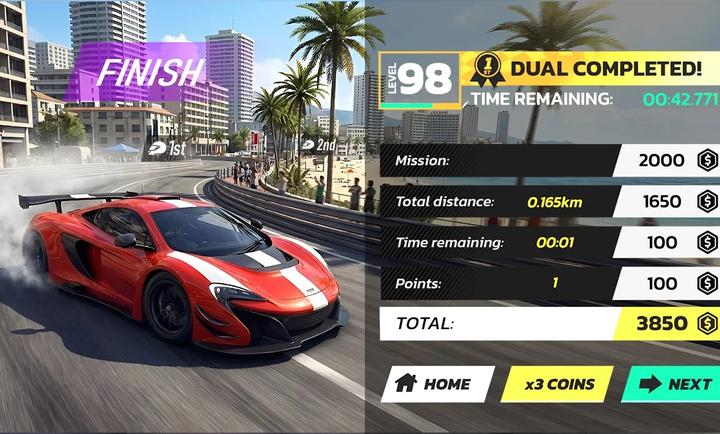Claim the x3 COINS bonus
Screen dimensions: 720x434
click(x=556, y=384)
